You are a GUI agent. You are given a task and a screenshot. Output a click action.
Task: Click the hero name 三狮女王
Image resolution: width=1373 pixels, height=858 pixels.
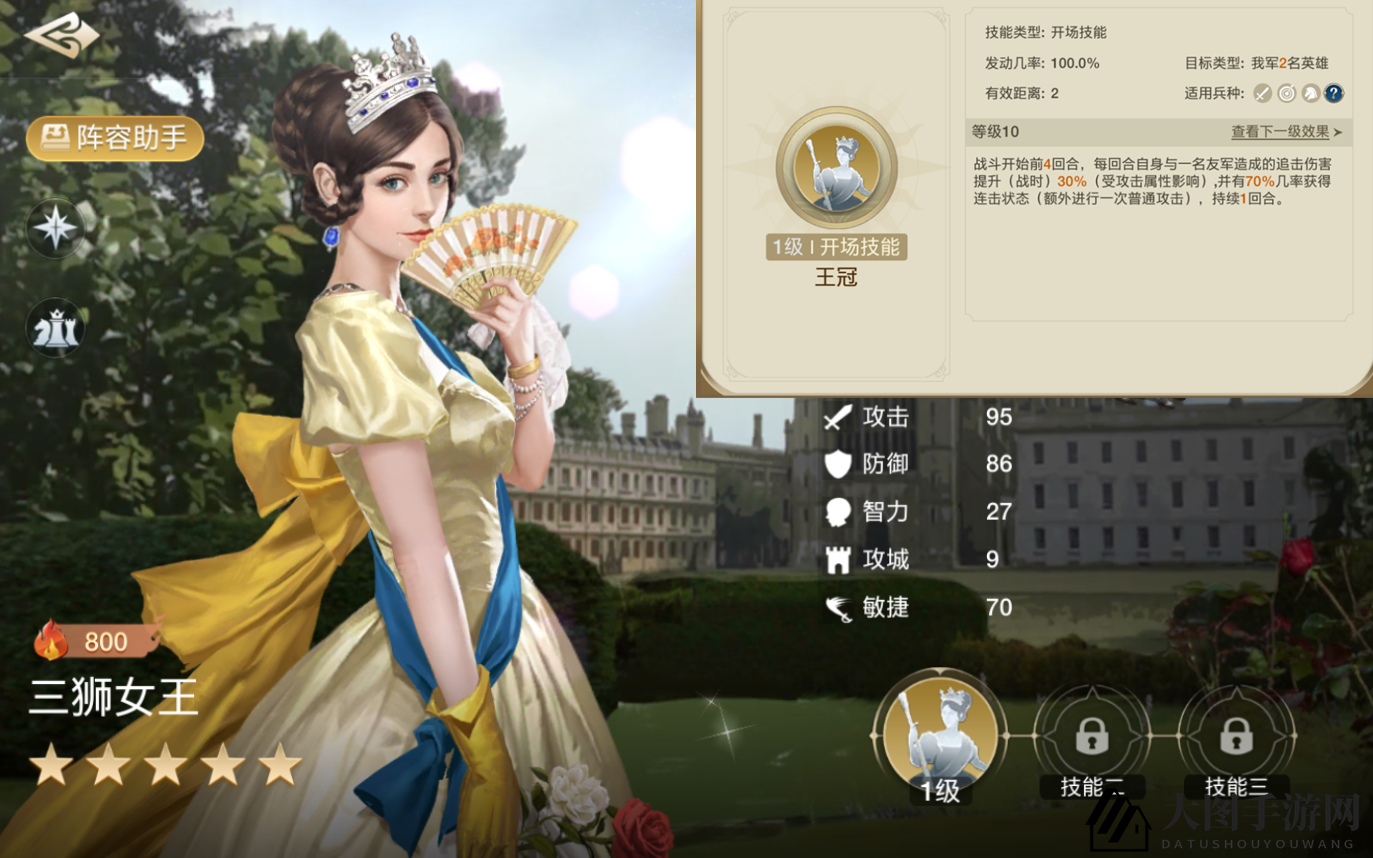pyautogui.click(x=113, y=698)
